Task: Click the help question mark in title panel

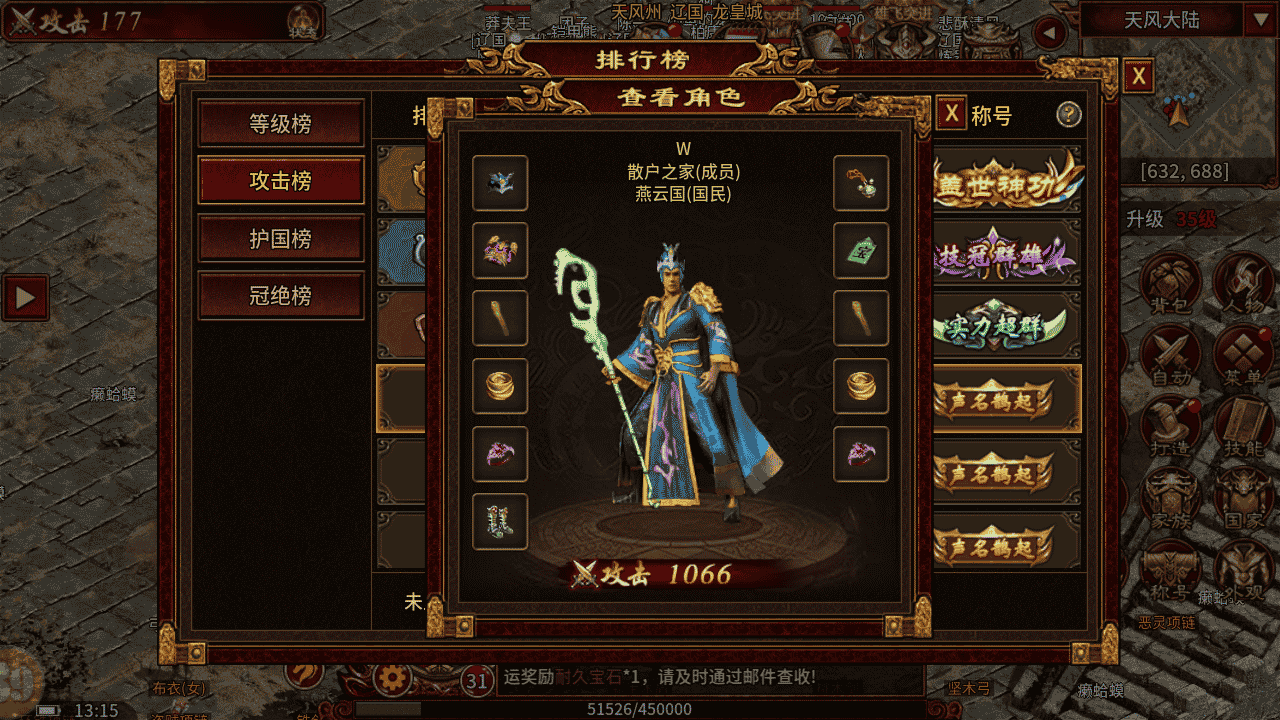Action: (x=1071, y=116)
